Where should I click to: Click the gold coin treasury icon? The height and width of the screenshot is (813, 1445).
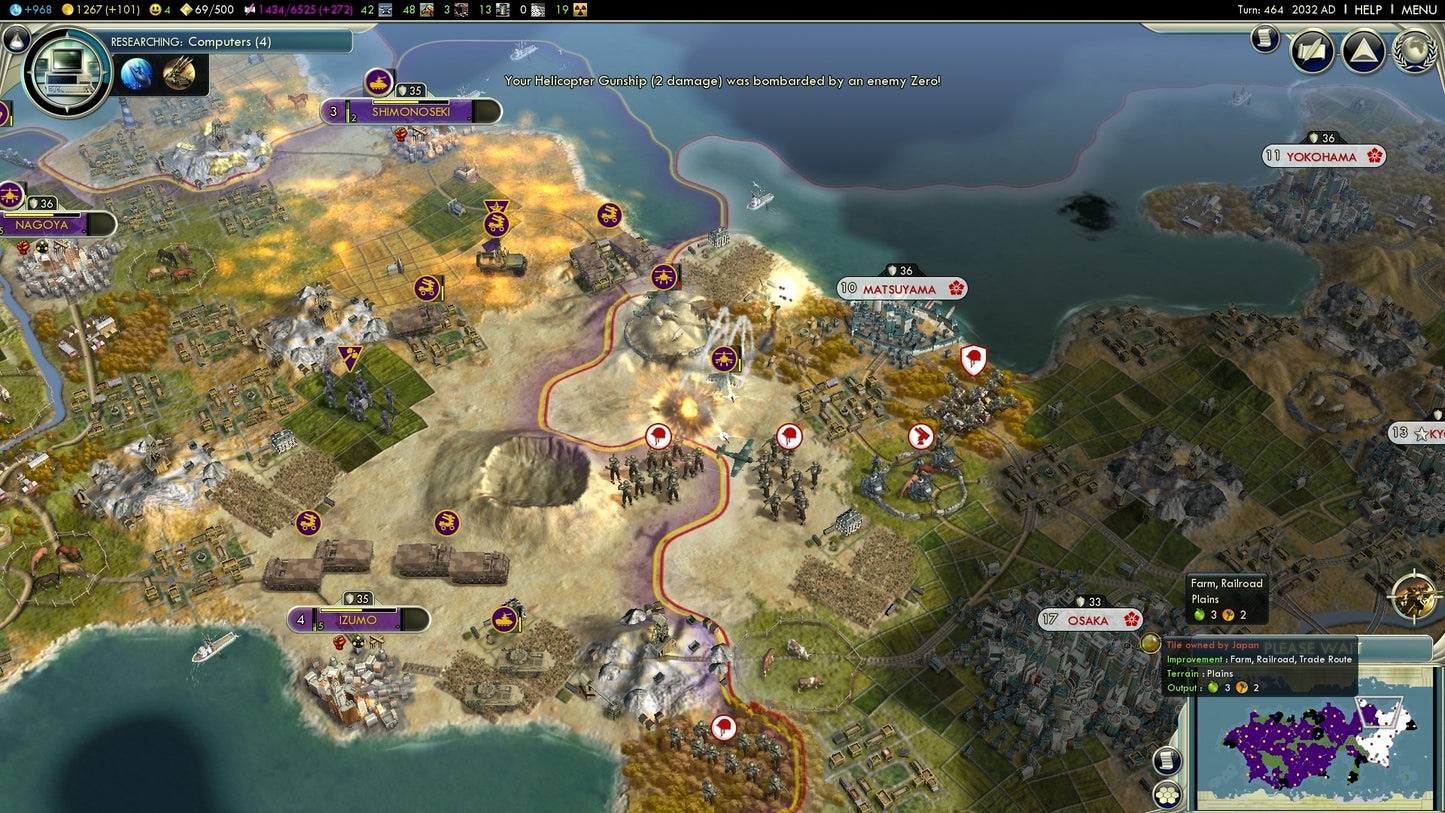click(x=70, y=8)
